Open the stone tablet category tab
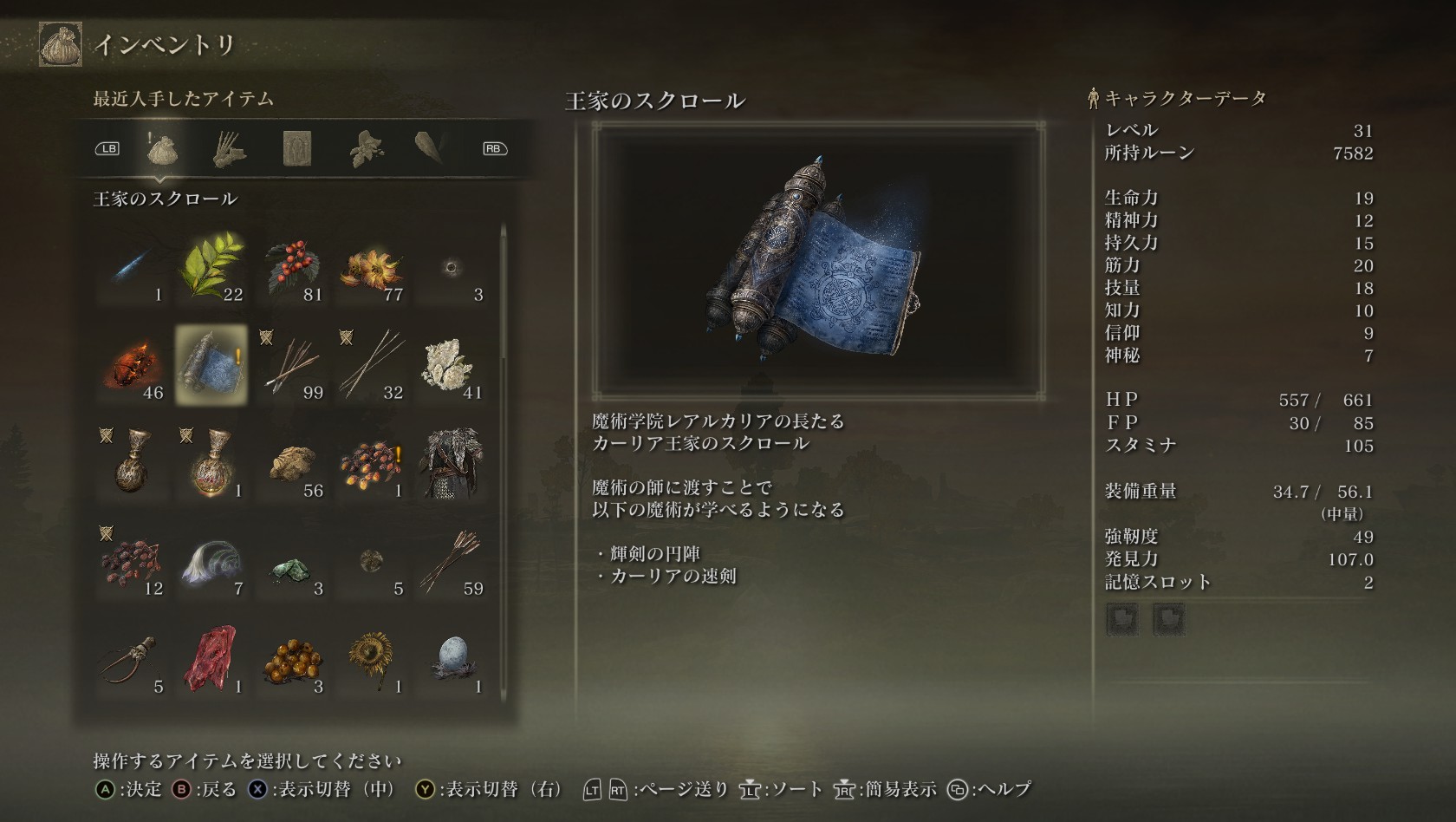 coord(297,149)
